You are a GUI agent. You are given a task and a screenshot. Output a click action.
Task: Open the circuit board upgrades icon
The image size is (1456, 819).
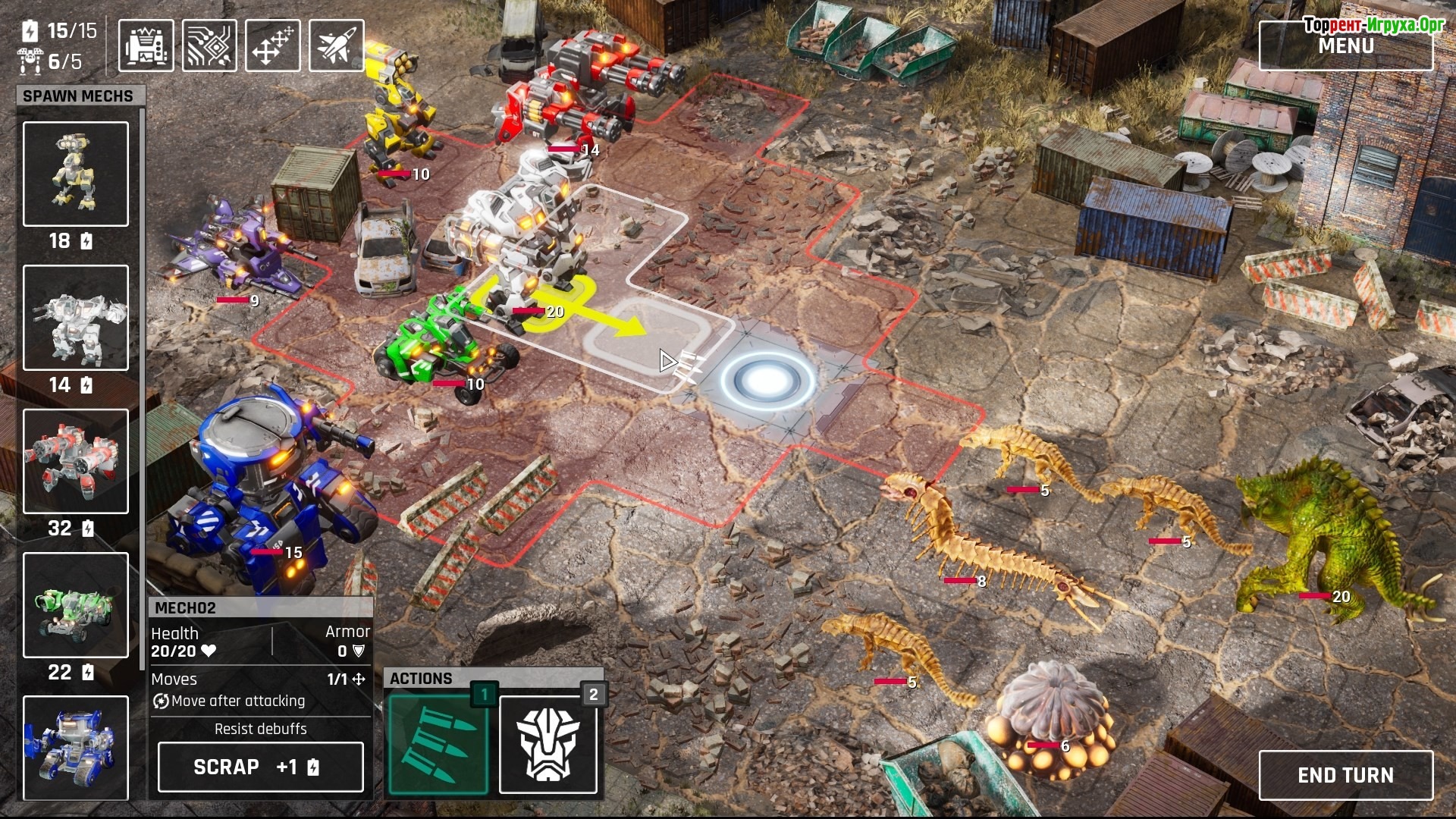(209, 46)
